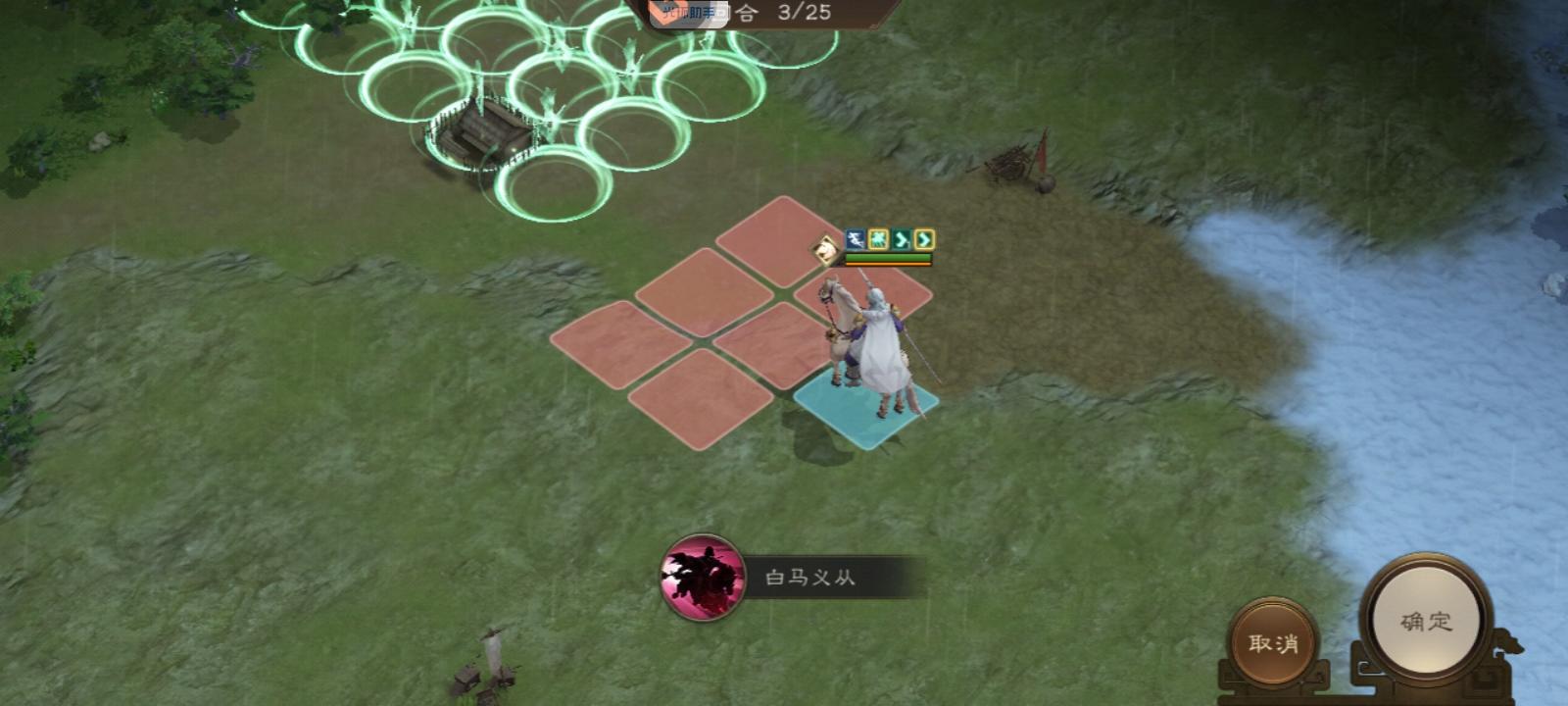Image resolution: width=1568 pixels, height=706 pixels.
Task: Click the 白马义从 skill portrait icon
Action: pyautogui.click(x=702, y=578)
